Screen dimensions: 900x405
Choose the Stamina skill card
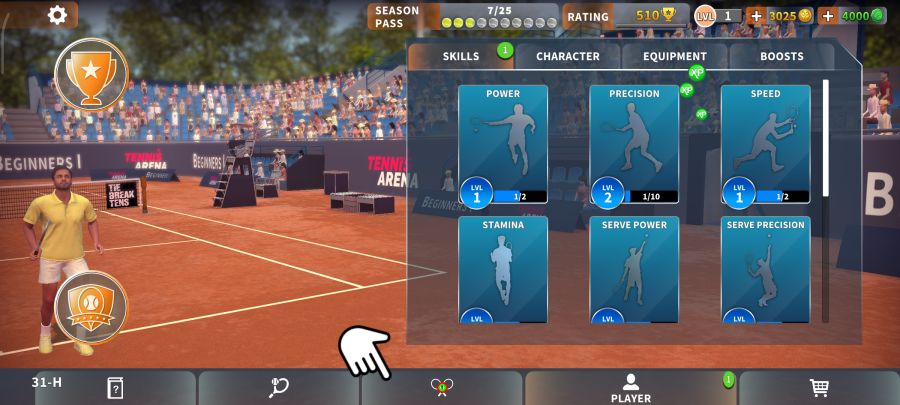click(x=503, y=269)
